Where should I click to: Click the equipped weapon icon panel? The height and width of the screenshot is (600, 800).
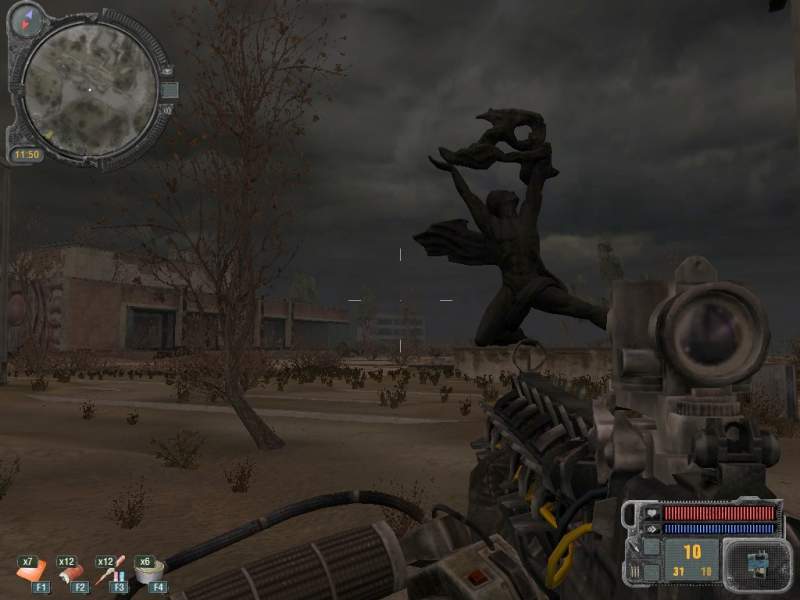pos(756,562)
